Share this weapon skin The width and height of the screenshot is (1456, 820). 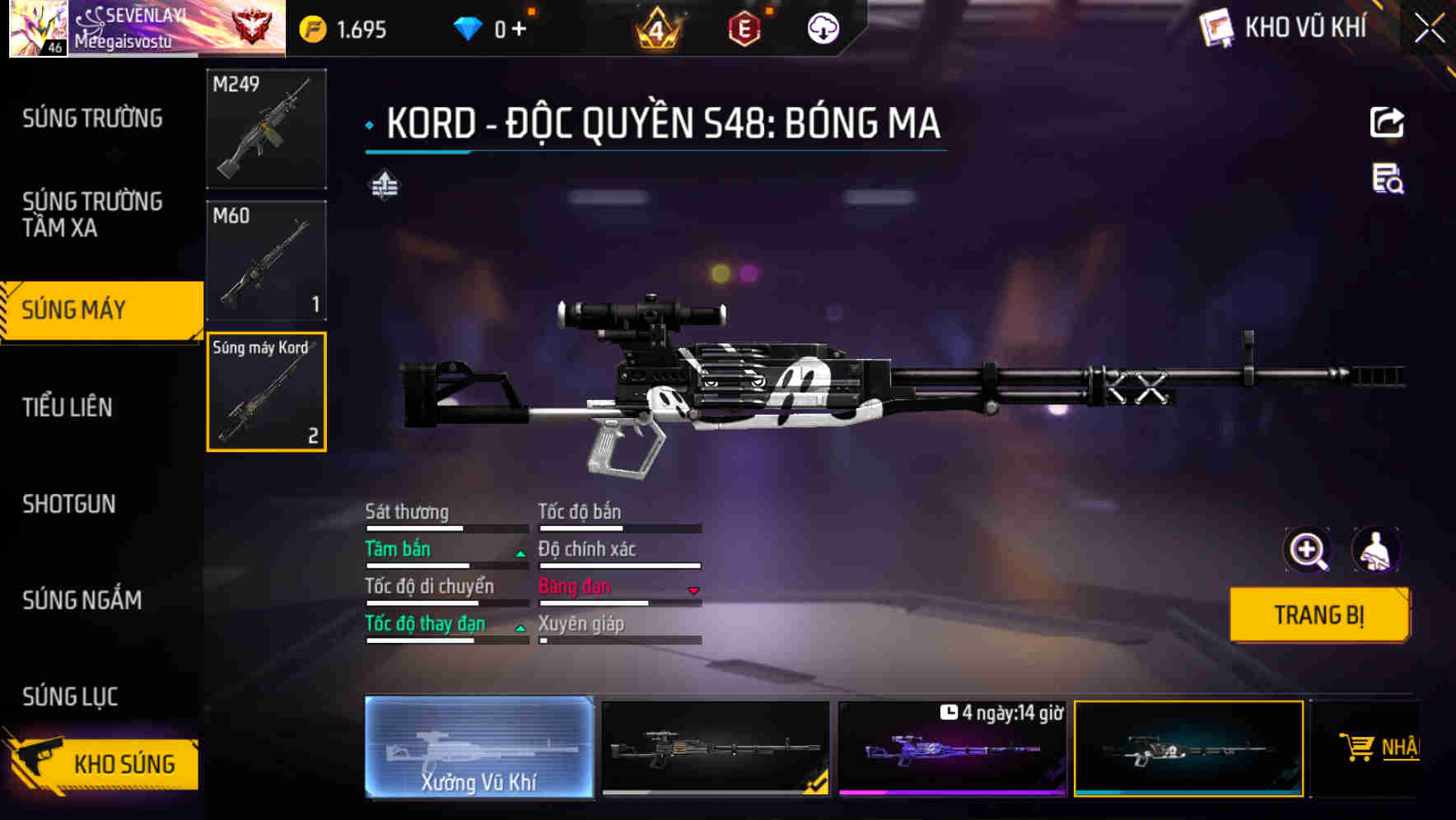click(x=1387, y=123)
